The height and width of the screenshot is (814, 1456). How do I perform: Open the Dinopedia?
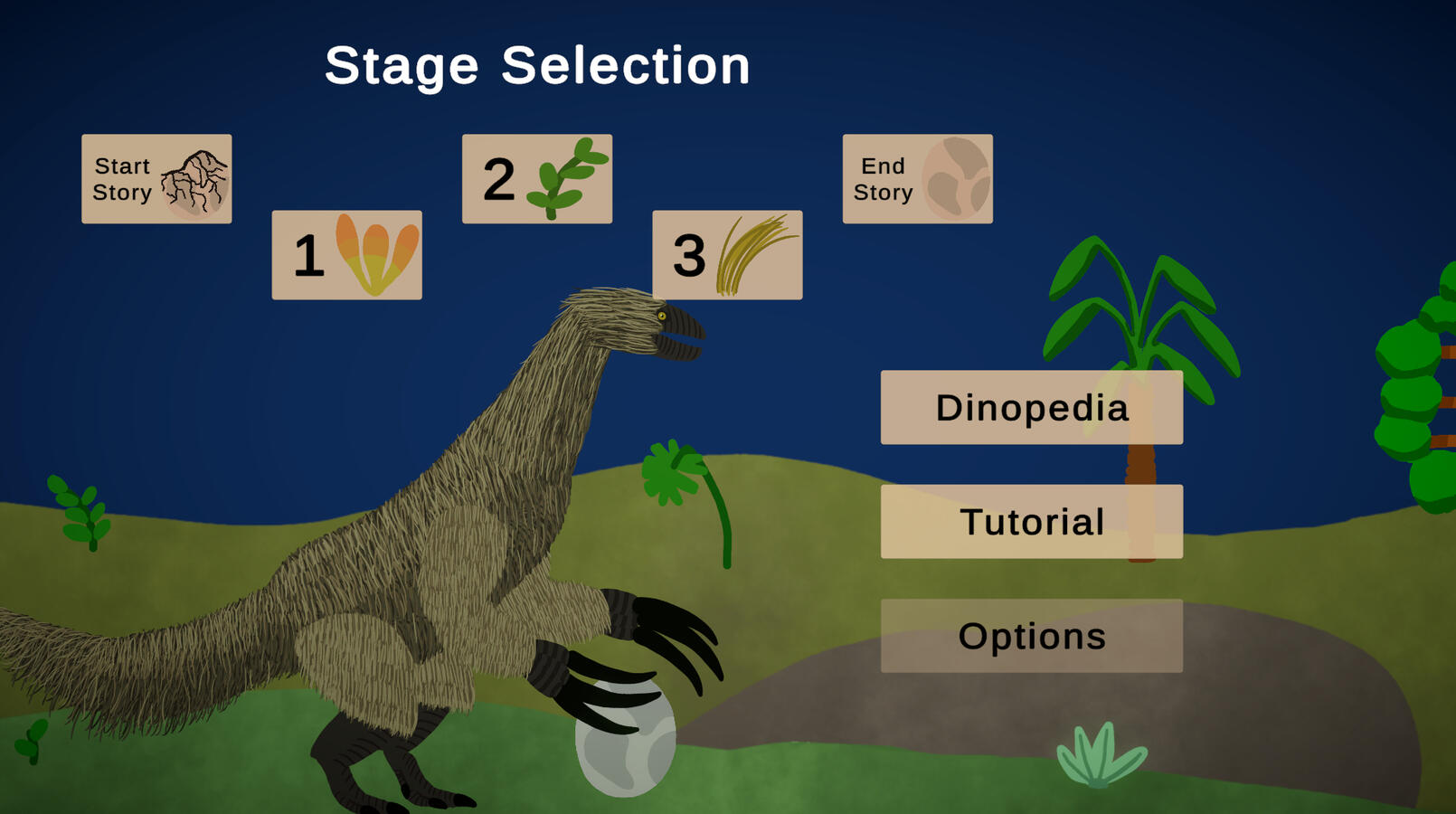1031,407
